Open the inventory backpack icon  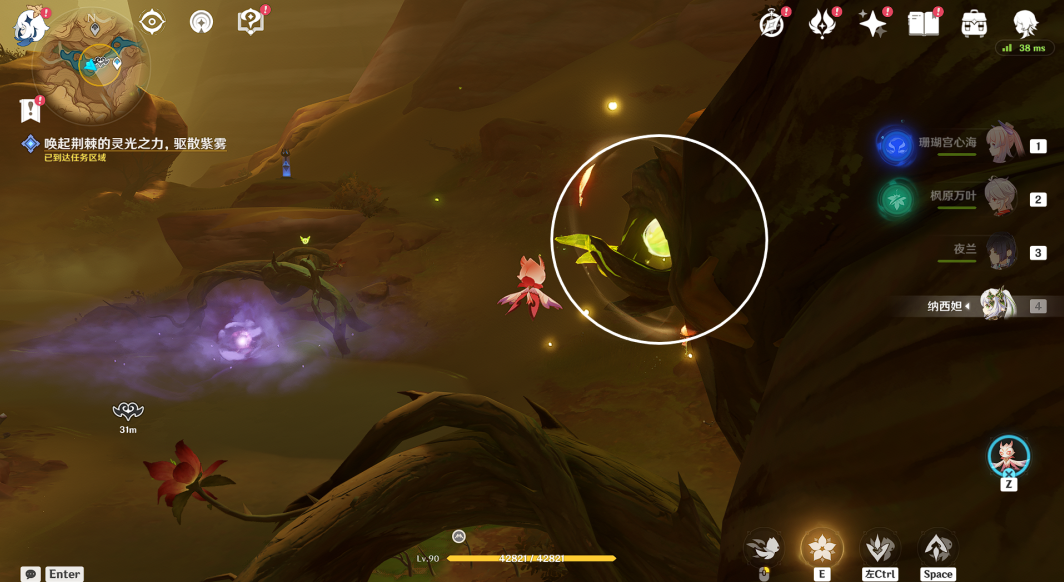point(974,24)
